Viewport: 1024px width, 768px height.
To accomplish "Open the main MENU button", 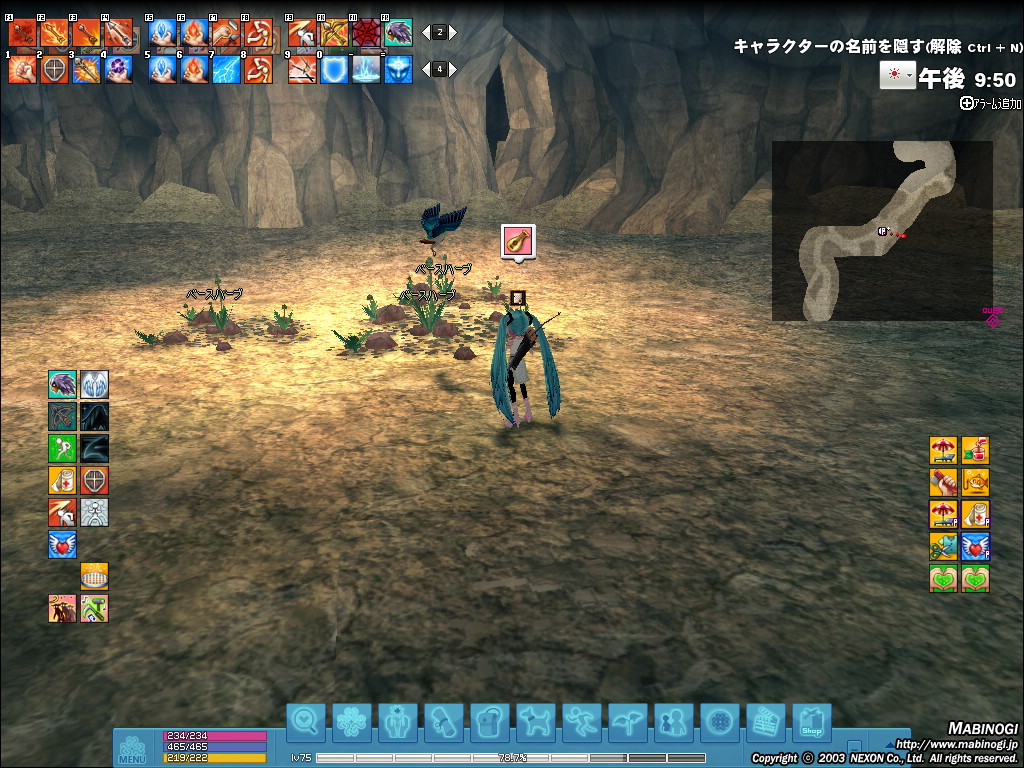I will point(132,748).
